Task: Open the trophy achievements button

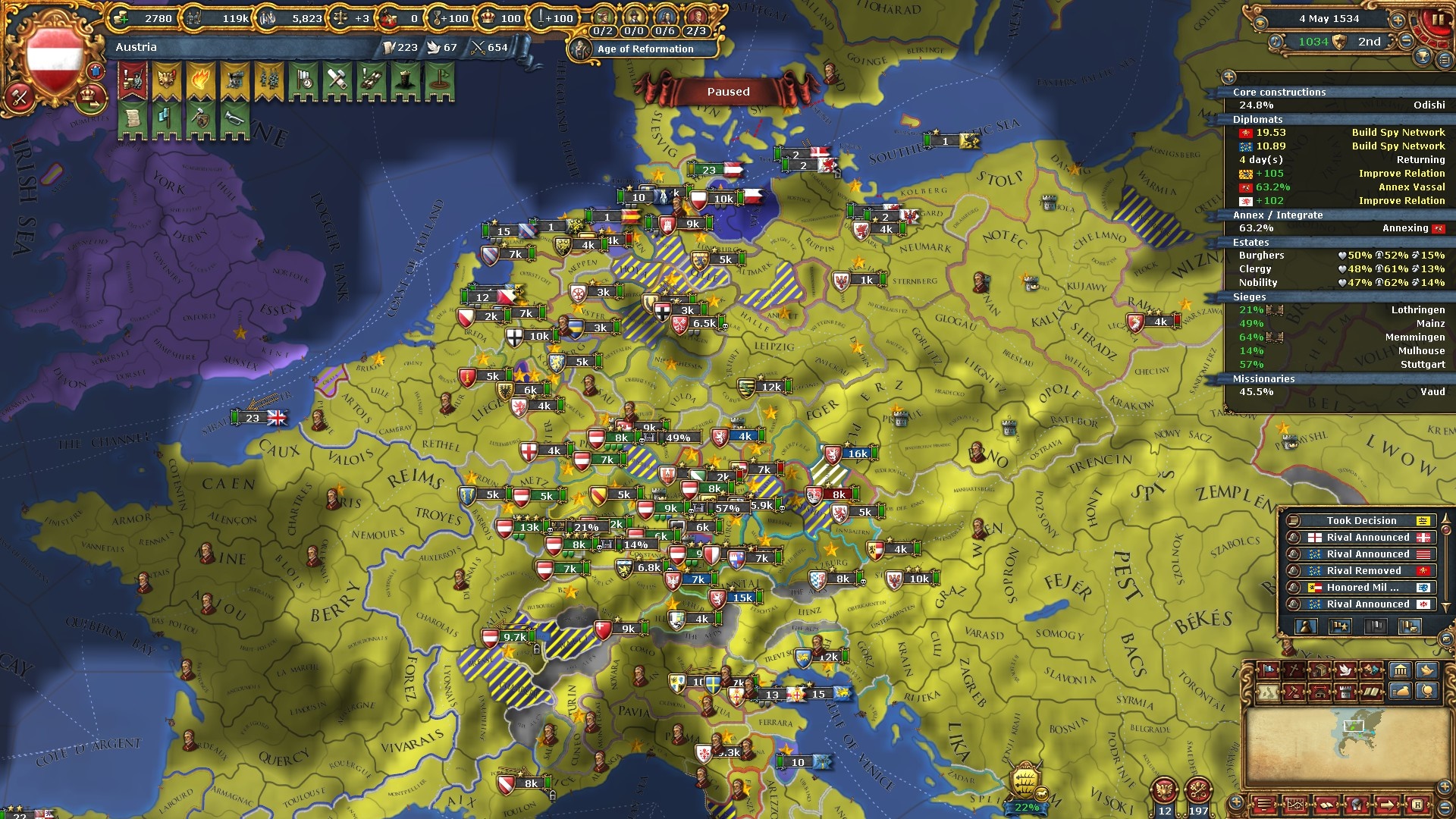Action: point(1423,56)
